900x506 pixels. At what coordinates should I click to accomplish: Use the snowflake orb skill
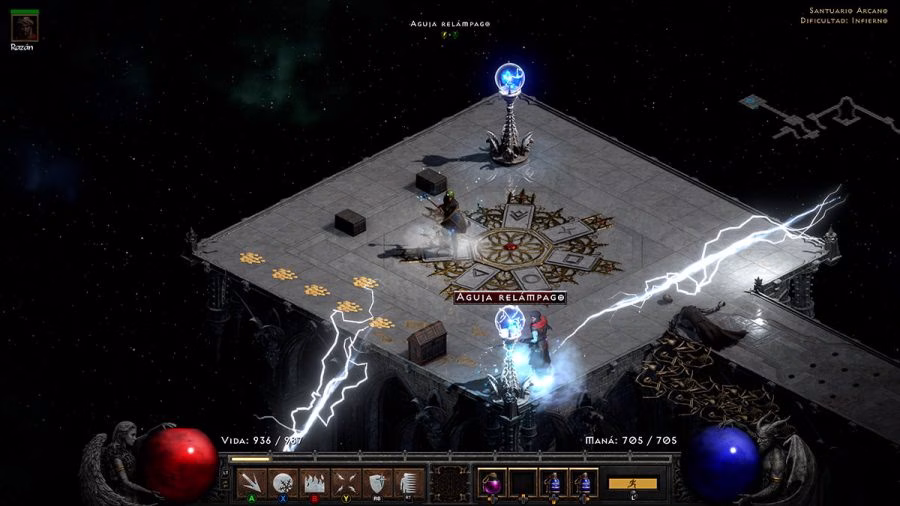(x=283, y=483)
